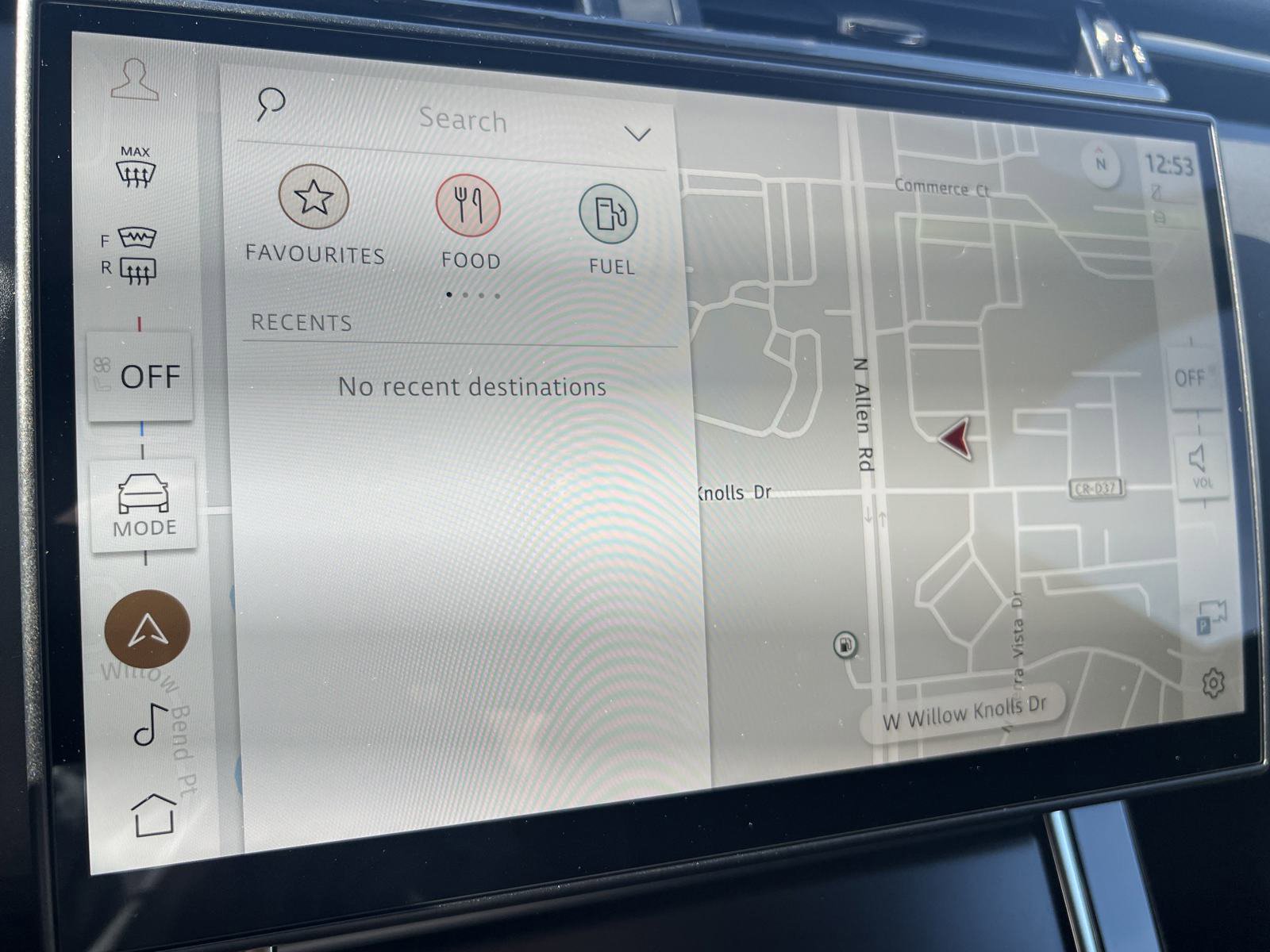Tap the Search input field
This screenshot has height=952, width=1270.
point(464,119)
